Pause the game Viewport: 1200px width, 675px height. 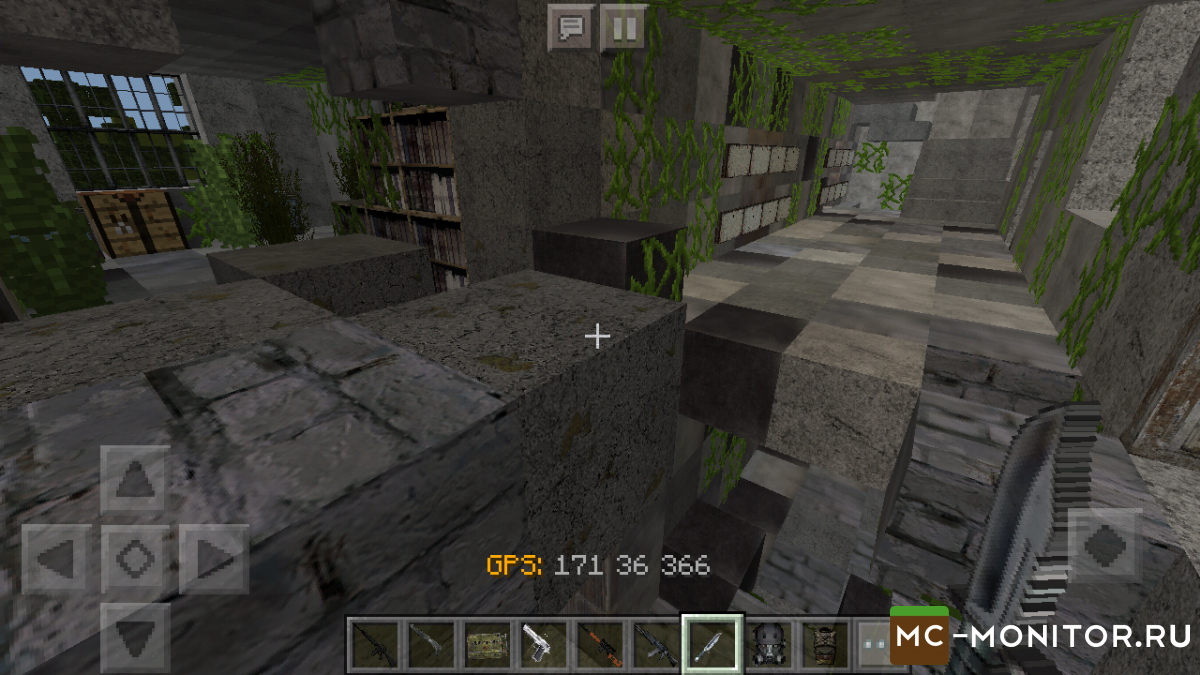coord(622,28)
